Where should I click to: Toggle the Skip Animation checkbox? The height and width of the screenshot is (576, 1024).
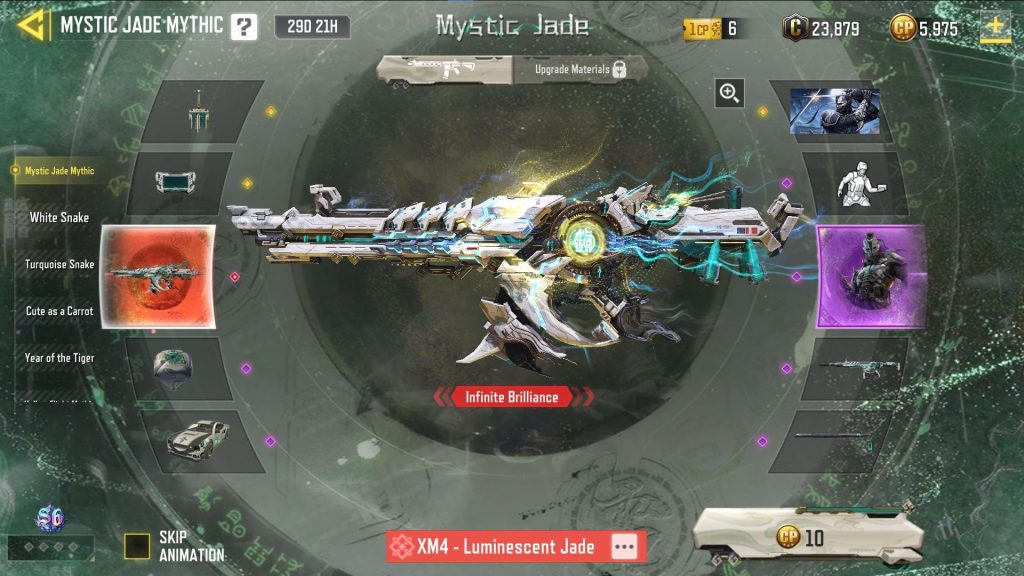(x=137, y=545)
